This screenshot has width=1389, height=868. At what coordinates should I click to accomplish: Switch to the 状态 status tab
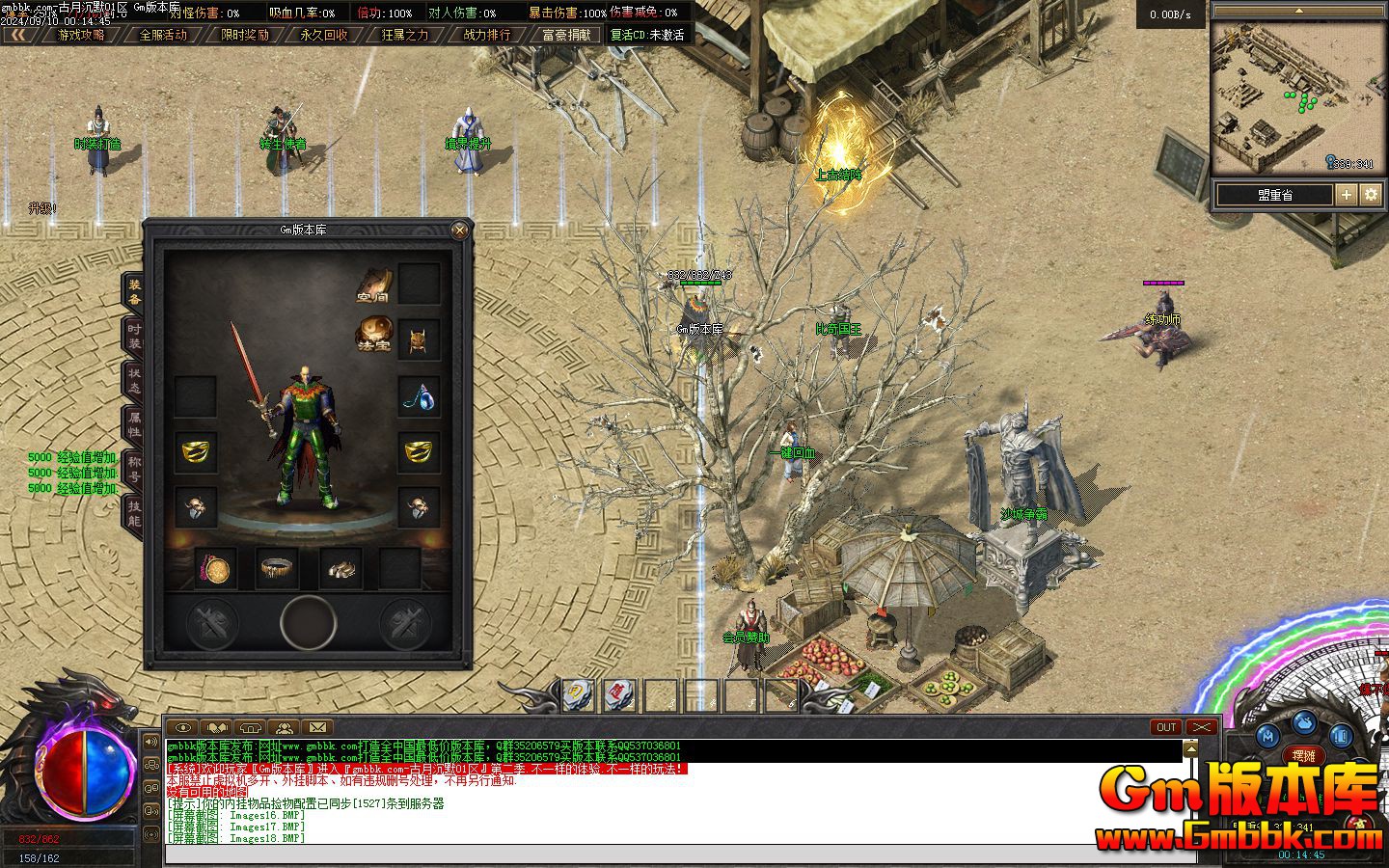pyautogui.click(x=134, y=380)
